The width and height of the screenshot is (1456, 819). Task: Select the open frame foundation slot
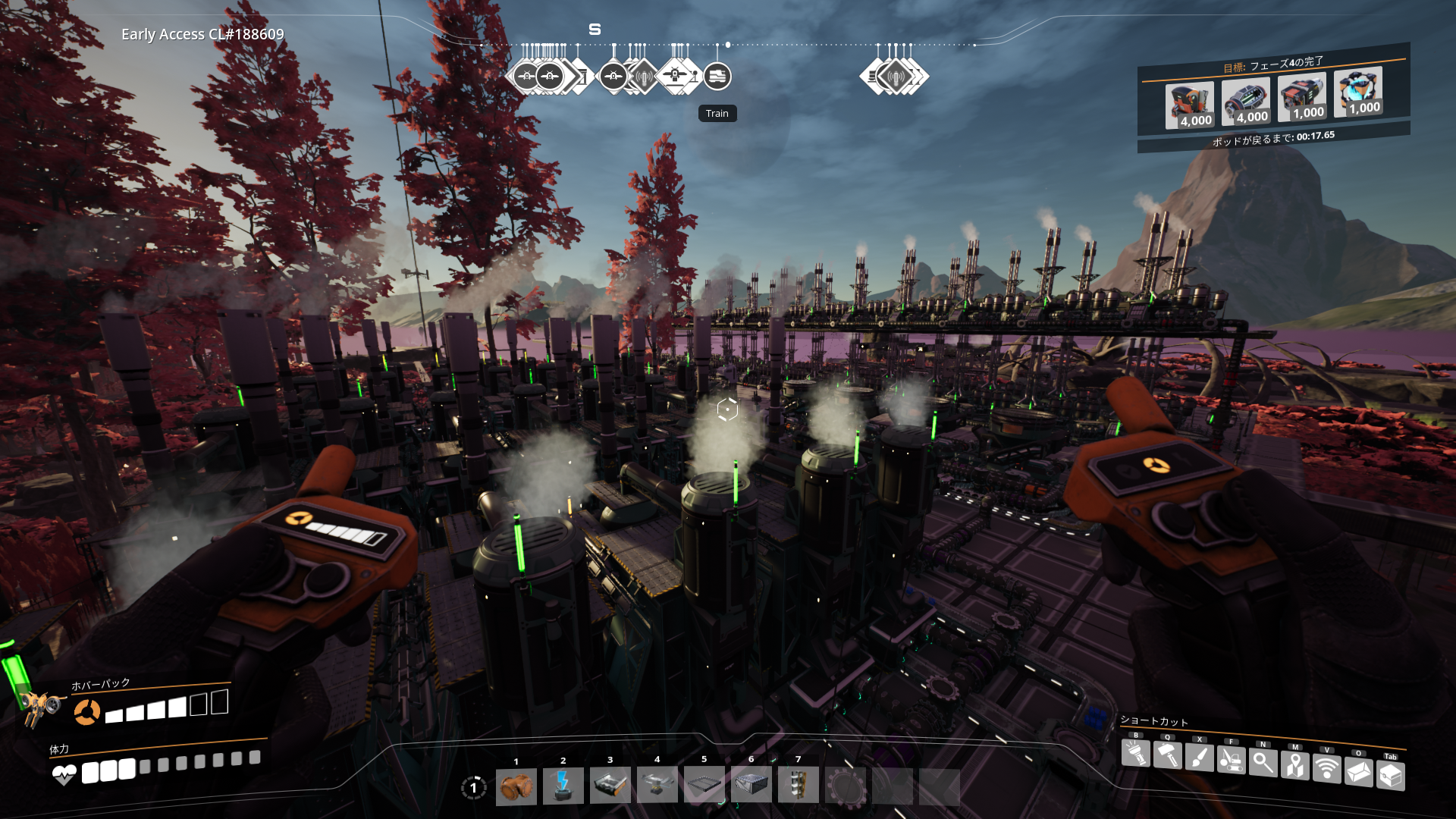(704, 786)
